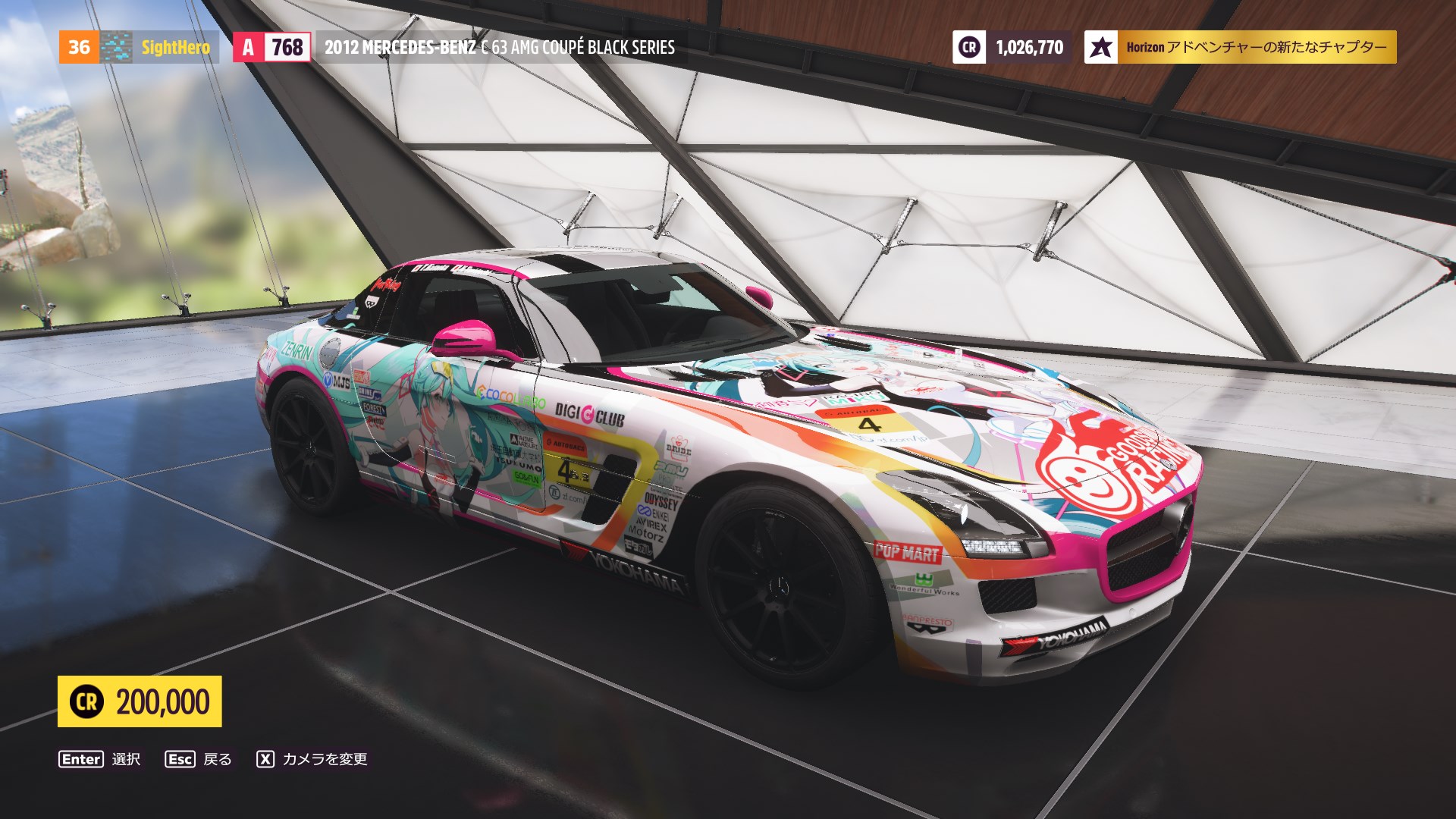This screenshot has width=1456, height=819.
Task: Select the SightHero player gamertag emblem
Action: tap(118, 47)
